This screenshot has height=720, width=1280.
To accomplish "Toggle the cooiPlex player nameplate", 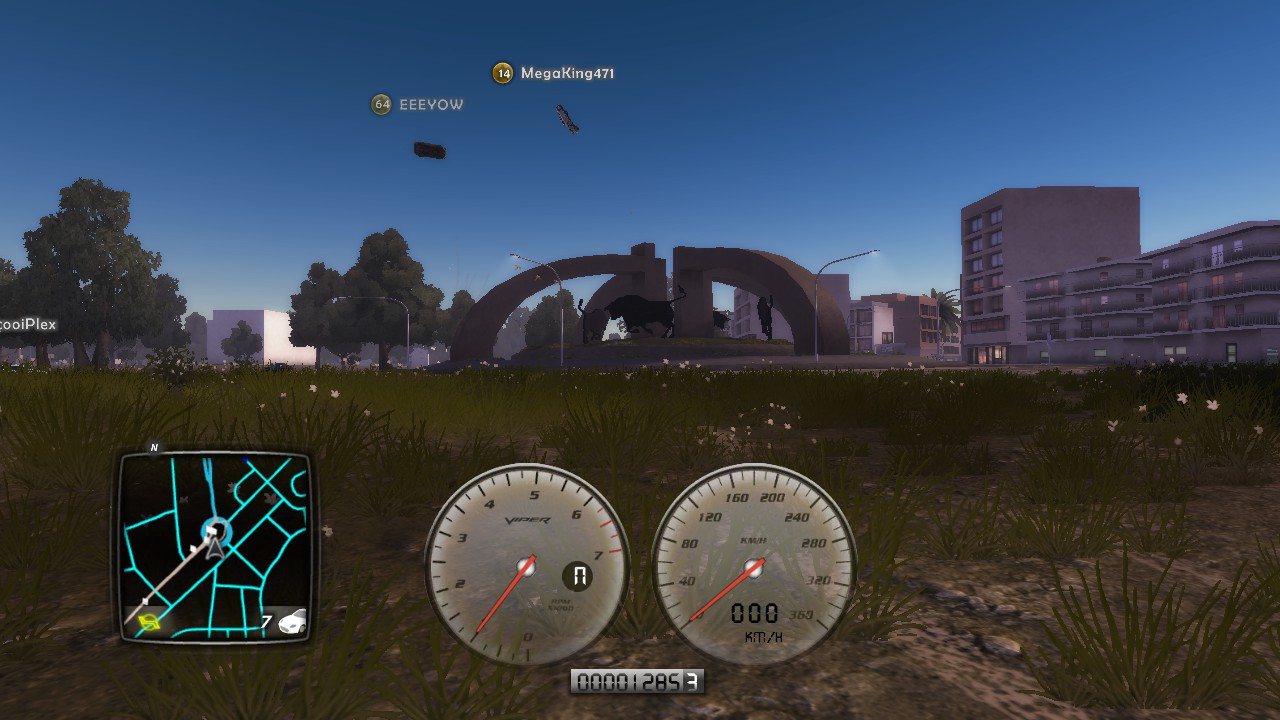I will pyautogui.click(x=28, y=325).
